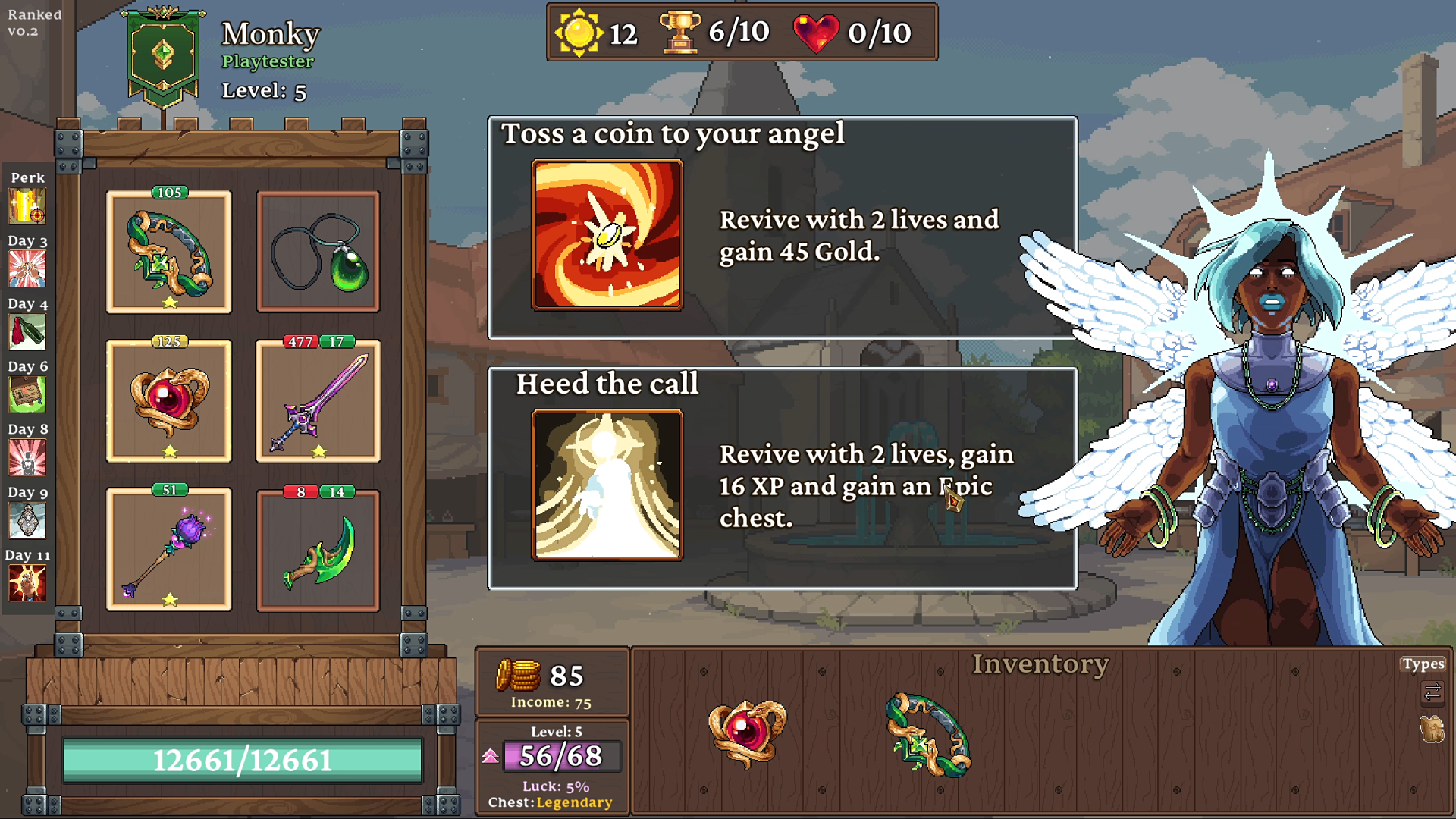1456x819 pixels.
Task: Open the Day 8 event icon
Action: 28,457
